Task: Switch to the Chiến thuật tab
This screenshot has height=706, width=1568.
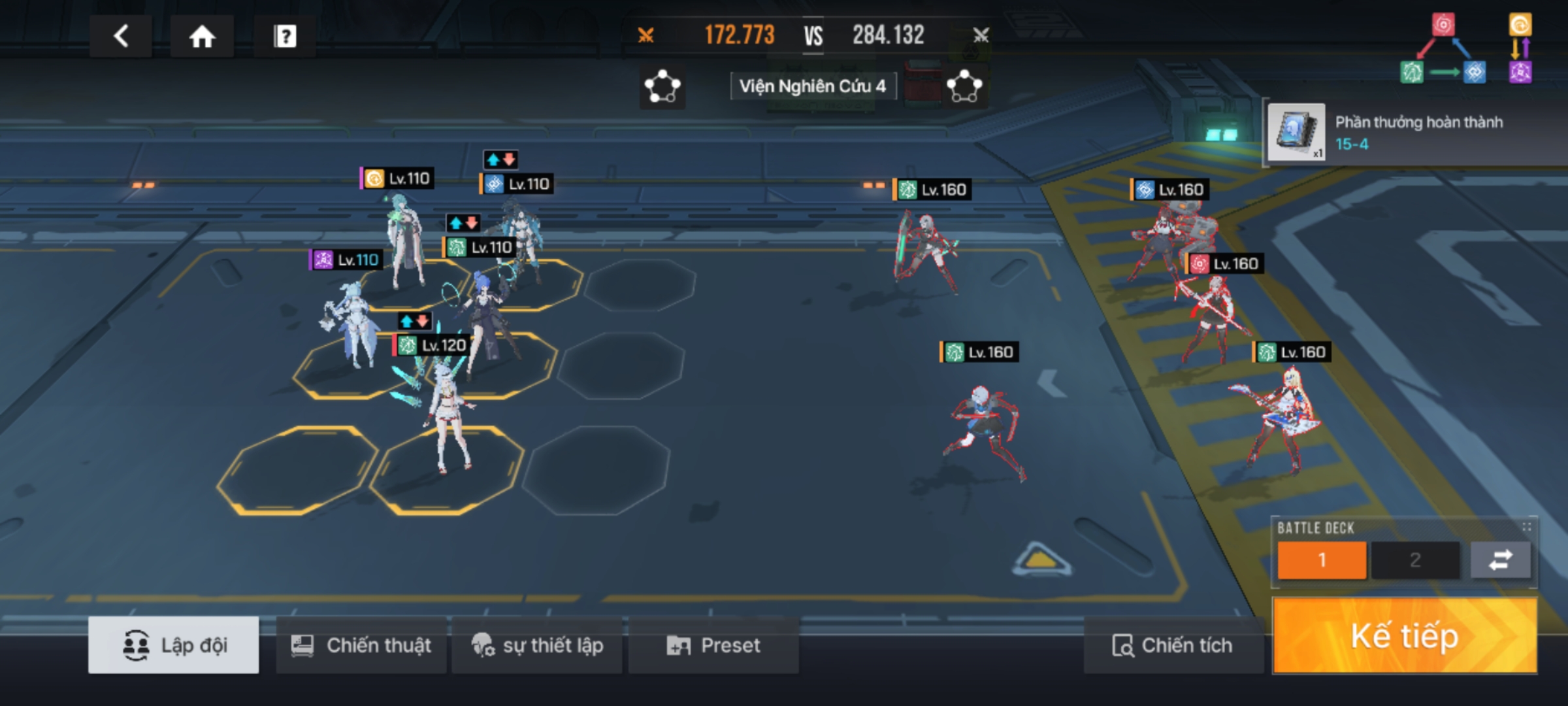Action: (x=361, y=645)
